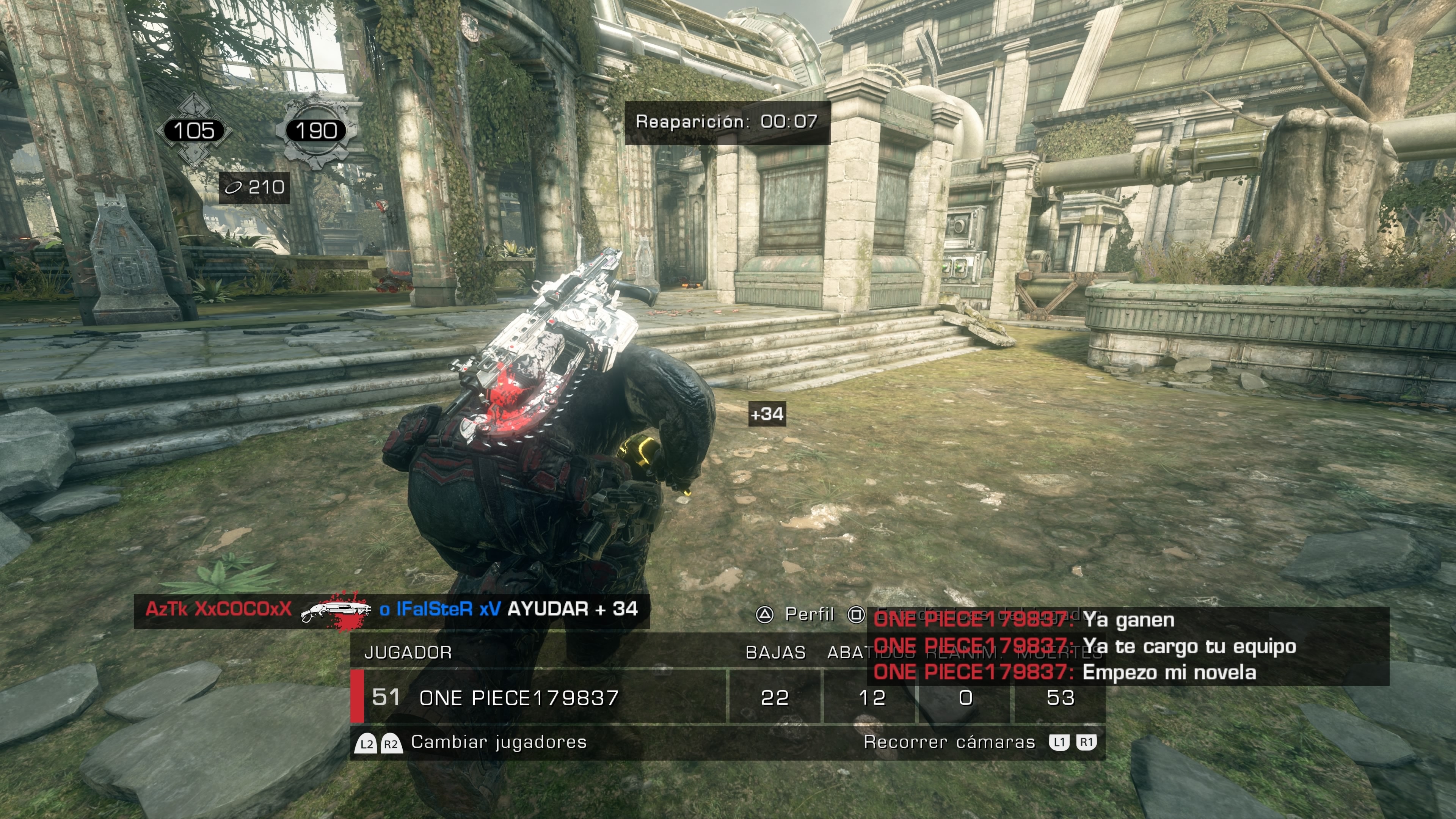
Task: Select the AzTk XxCOCOxX kill feed entry
Action: pos(219,609)
